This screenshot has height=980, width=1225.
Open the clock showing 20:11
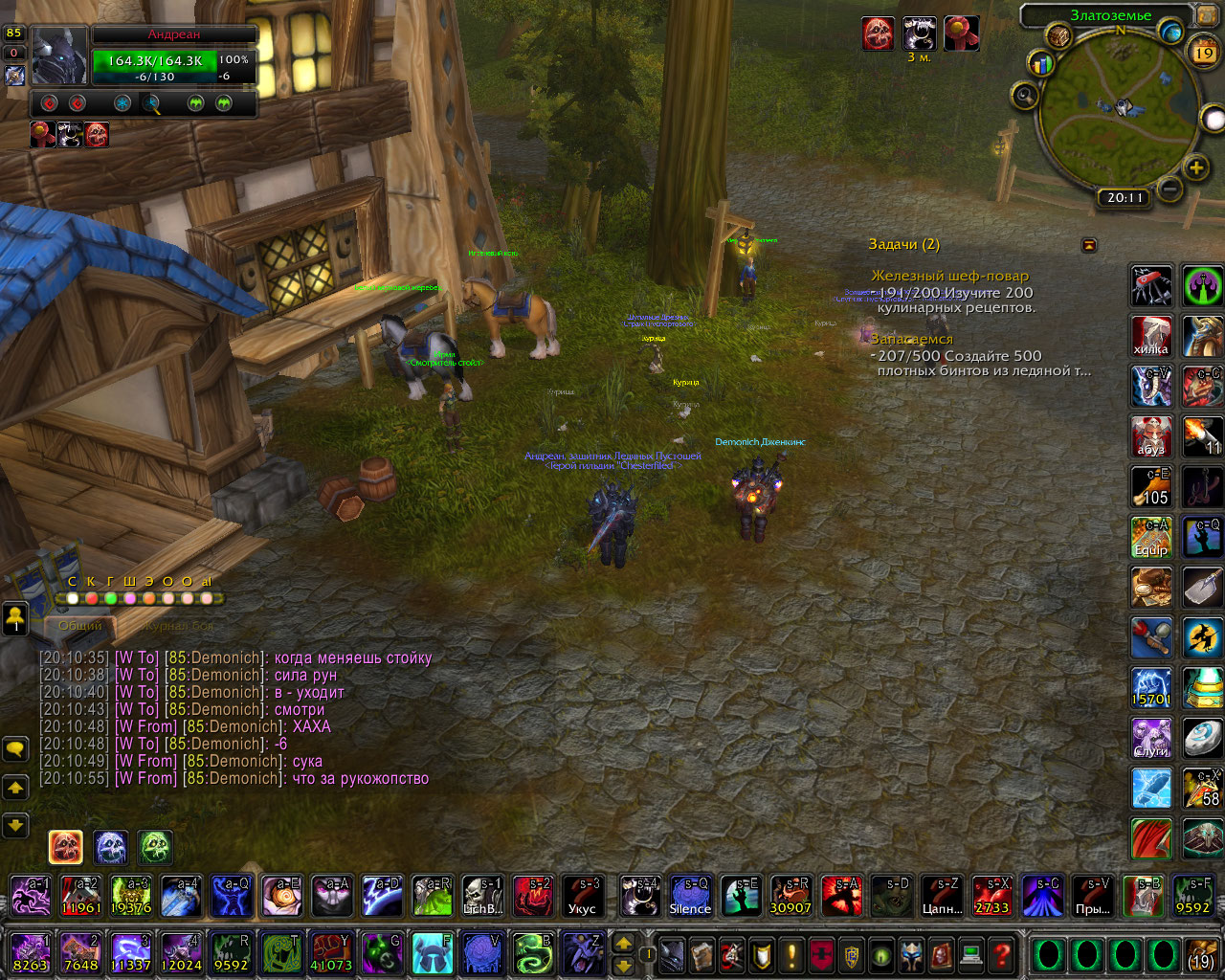click(1125, 198)
